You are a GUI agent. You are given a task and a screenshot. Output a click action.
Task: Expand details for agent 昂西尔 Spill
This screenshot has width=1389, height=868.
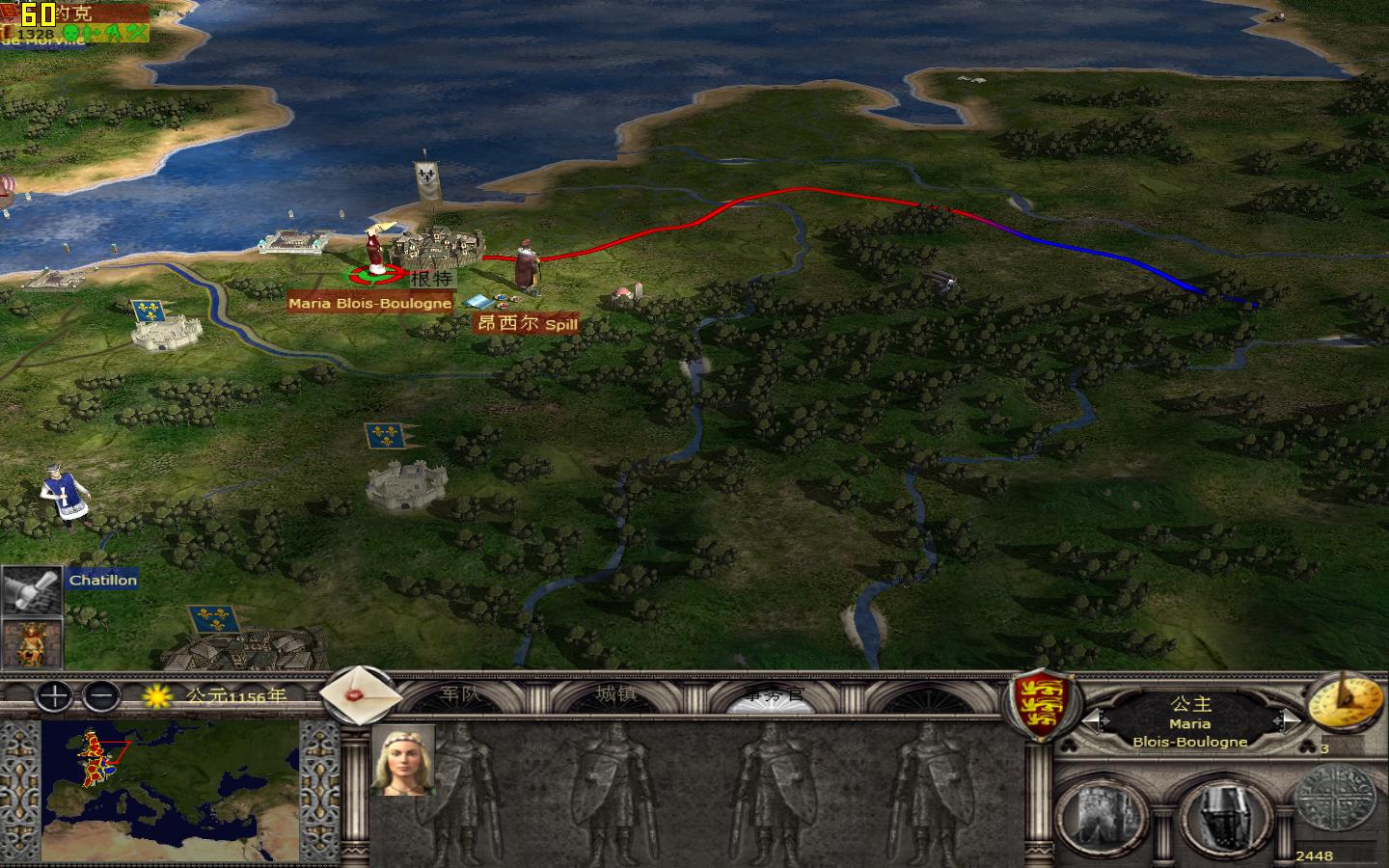point(525,324)
